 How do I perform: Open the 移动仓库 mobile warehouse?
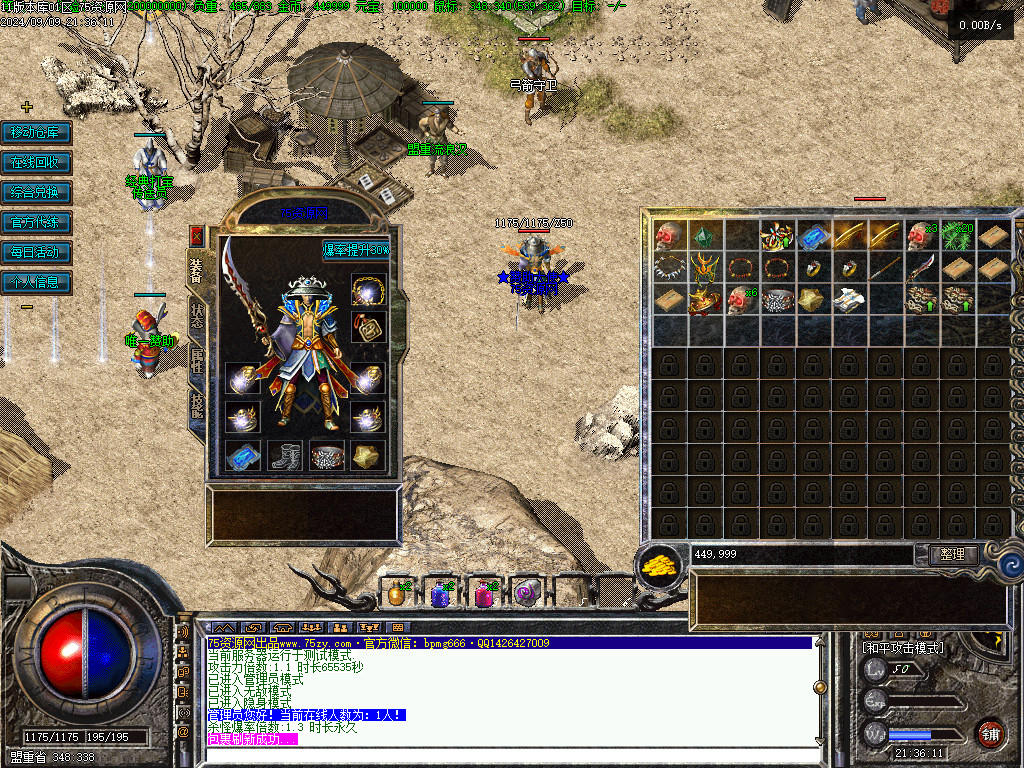[36, 132]
